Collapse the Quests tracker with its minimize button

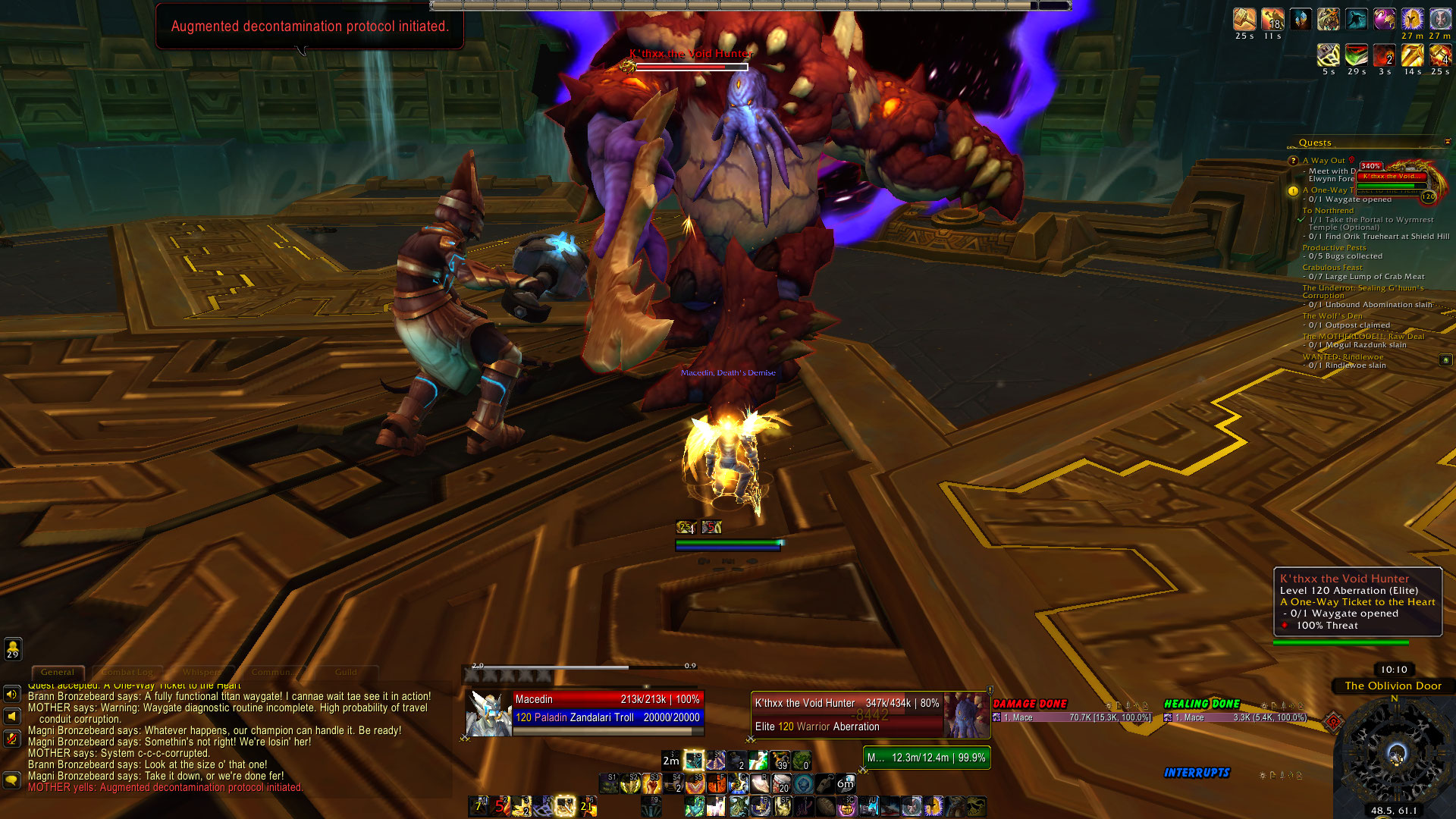tap(1447, 142)
